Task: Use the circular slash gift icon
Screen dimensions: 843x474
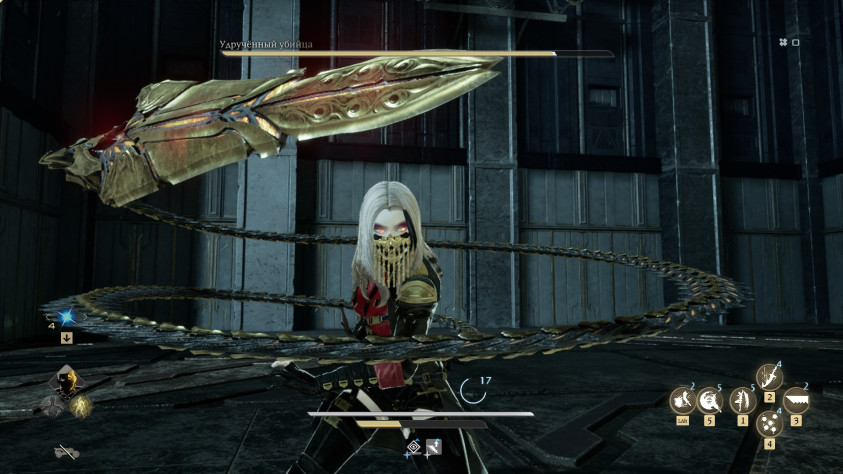Action: (711, 402)
